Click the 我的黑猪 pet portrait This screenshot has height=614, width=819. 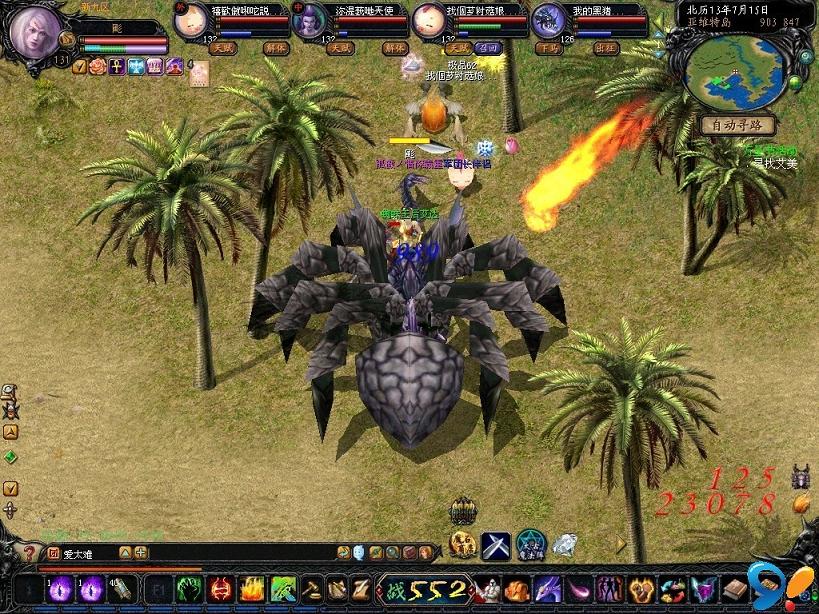coord(547,21)
